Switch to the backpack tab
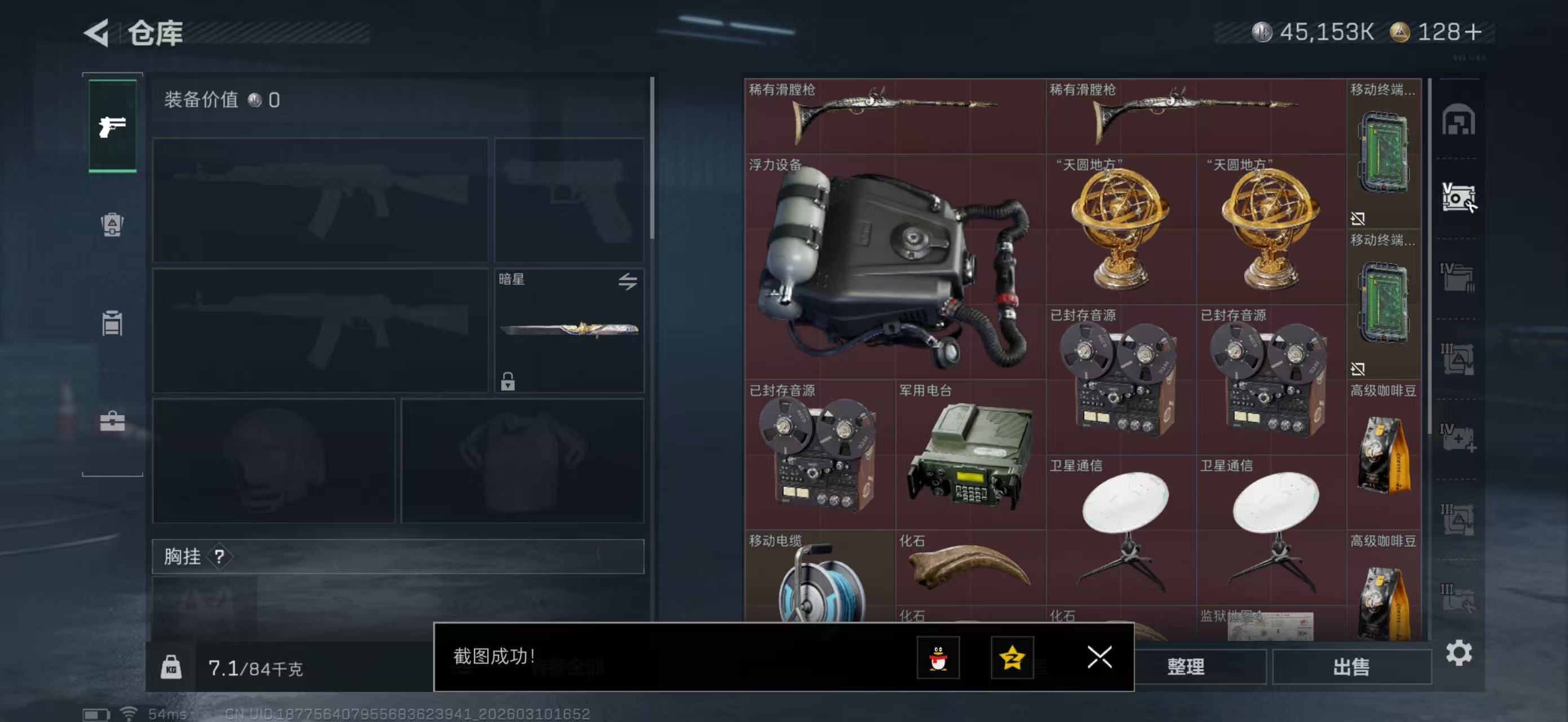Screen dimensions: 1568x722 [112, 224]
